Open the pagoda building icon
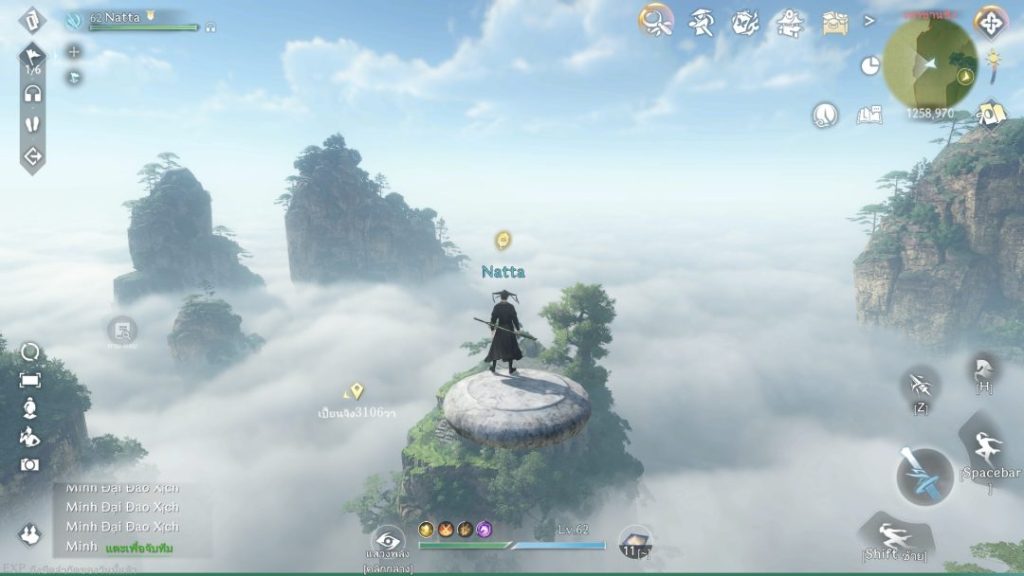 click(x=791, y=21)
